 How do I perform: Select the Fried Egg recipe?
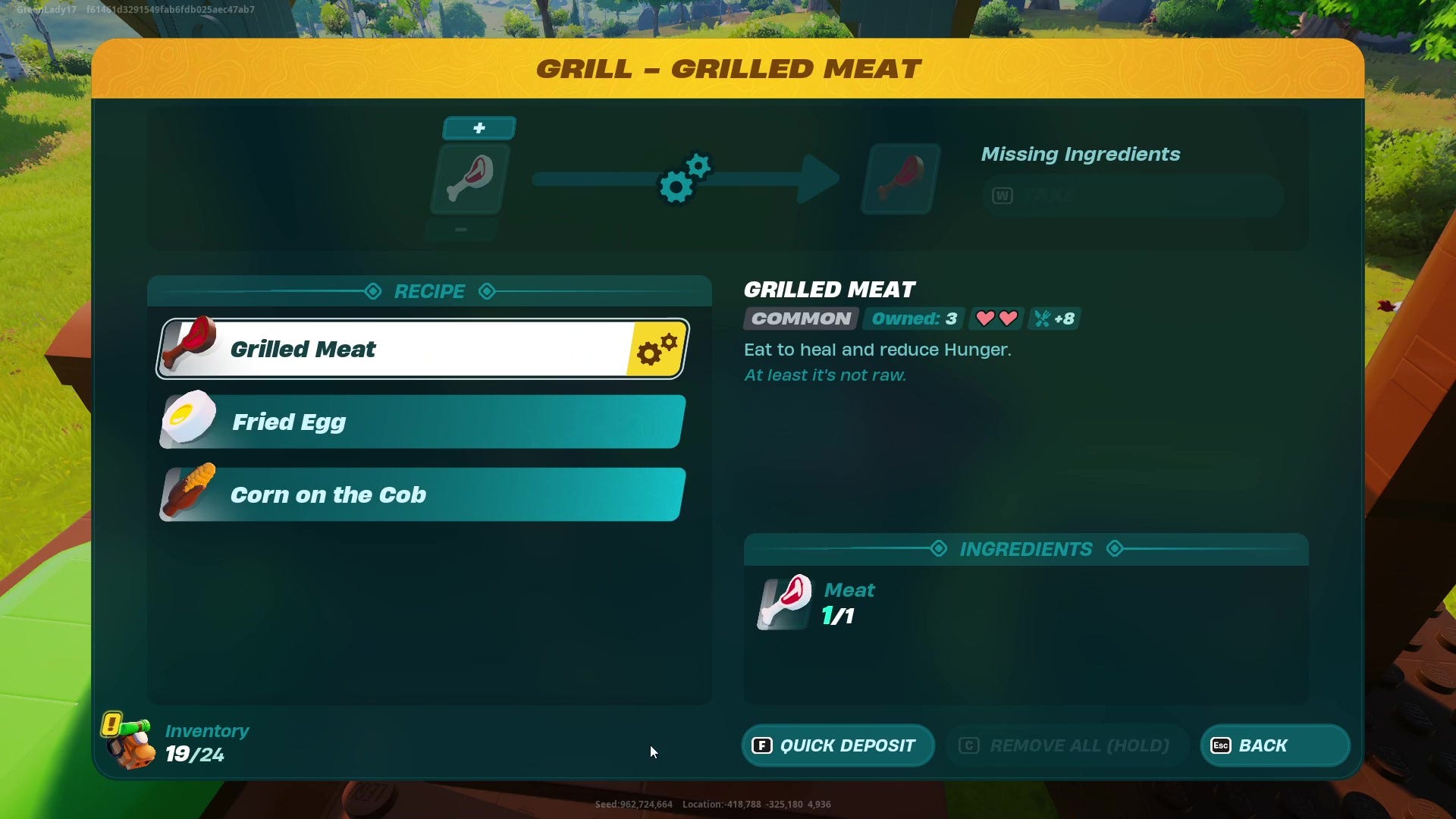(x=419, y=422)
